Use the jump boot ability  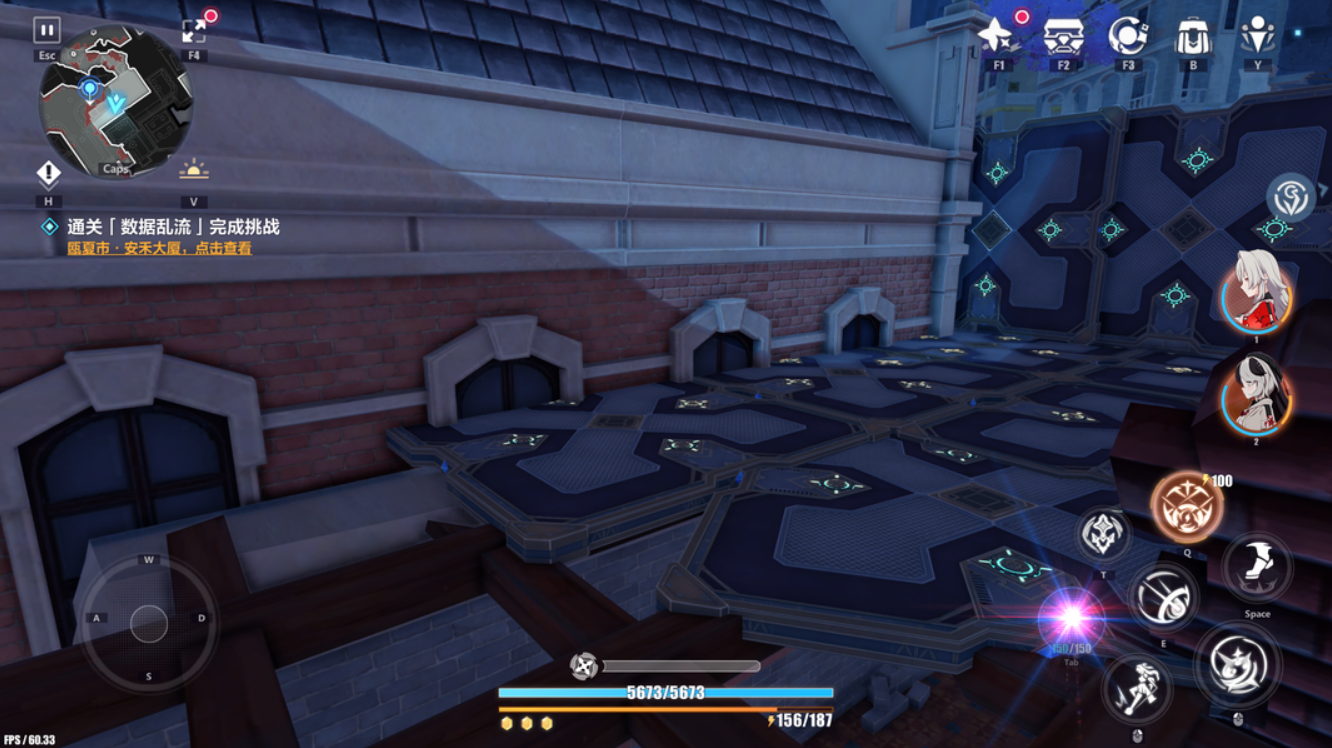click(1257, 569)
